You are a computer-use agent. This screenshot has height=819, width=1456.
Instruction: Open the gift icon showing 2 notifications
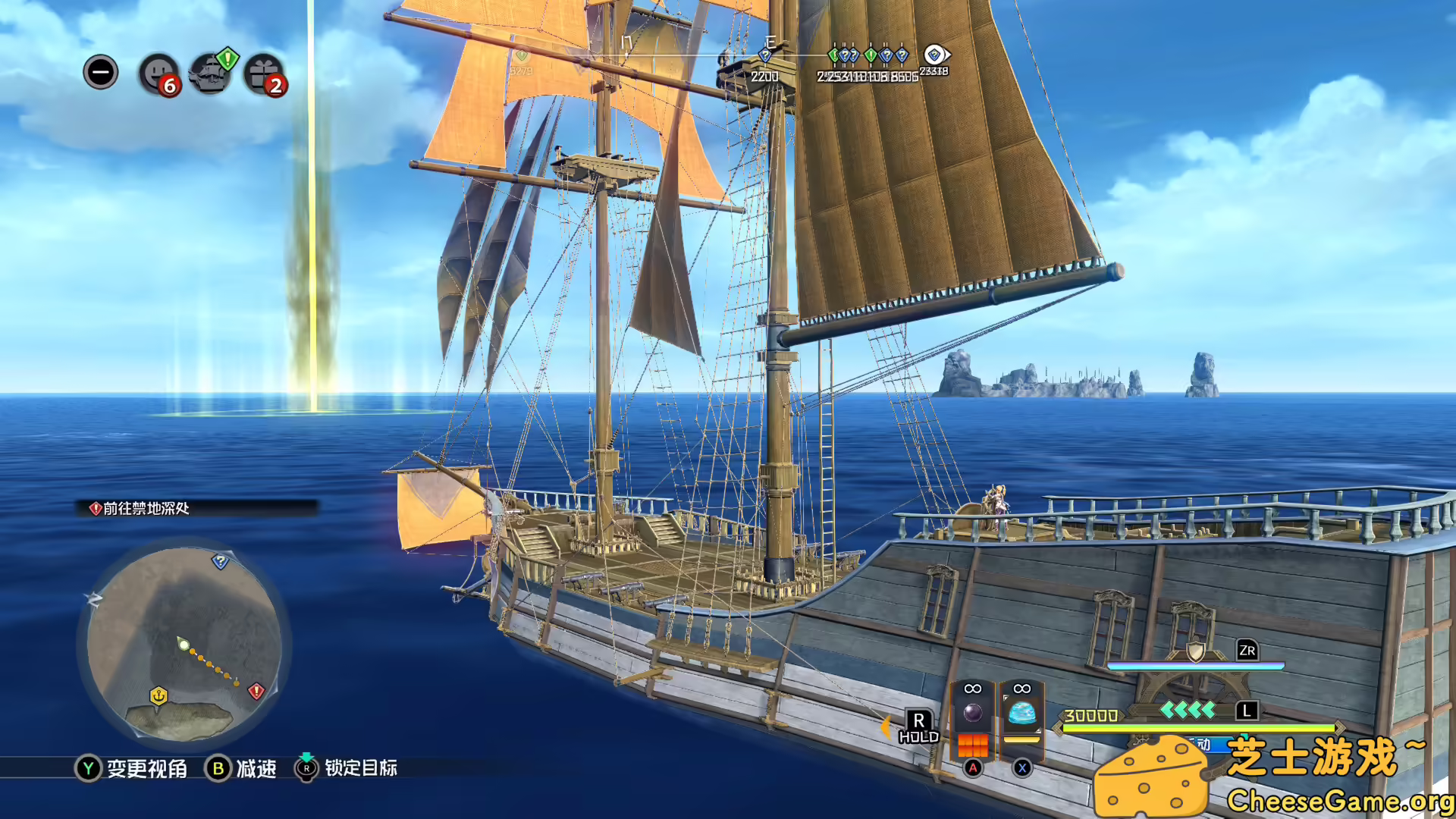click(x=265, y=73)
